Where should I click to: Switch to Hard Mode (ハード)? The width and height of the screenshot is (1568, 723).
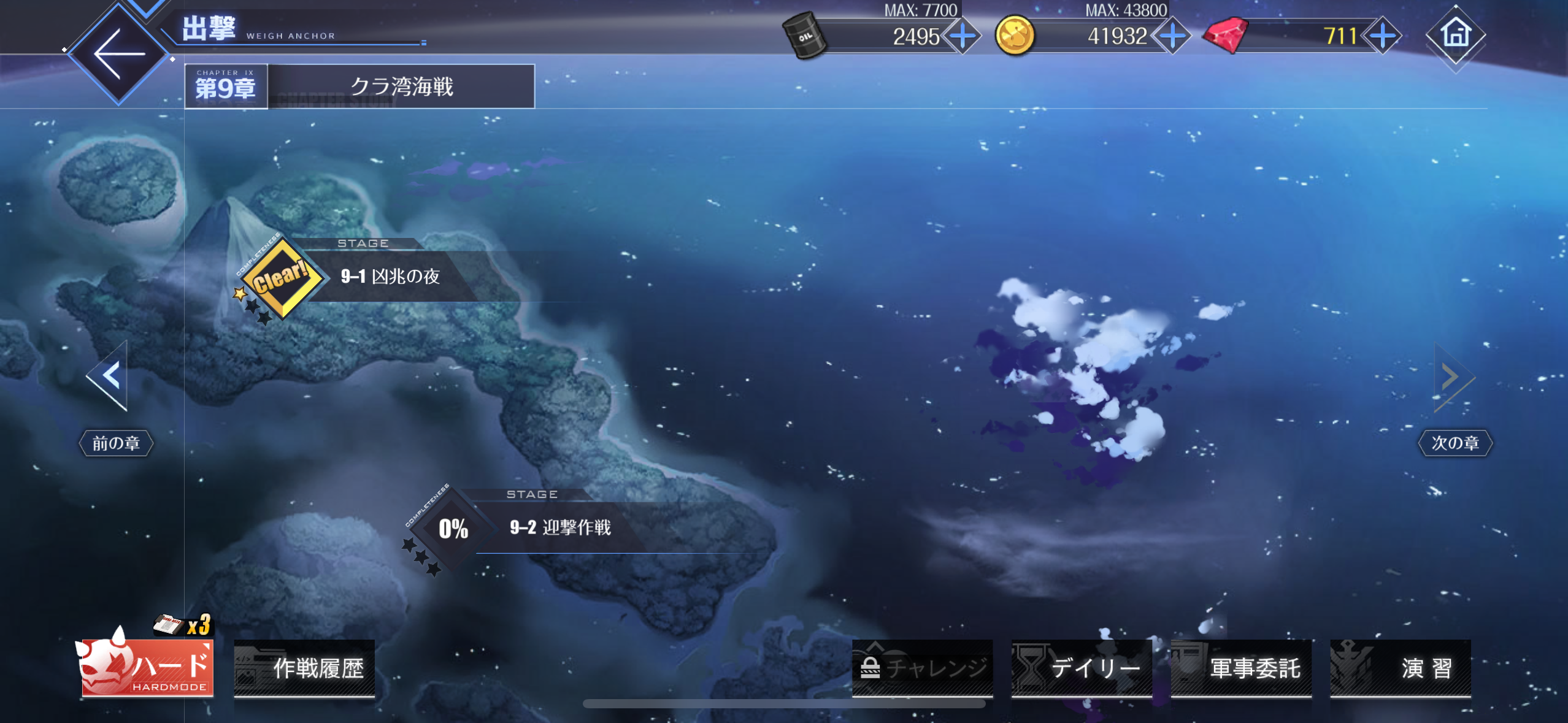coord(147,667)
